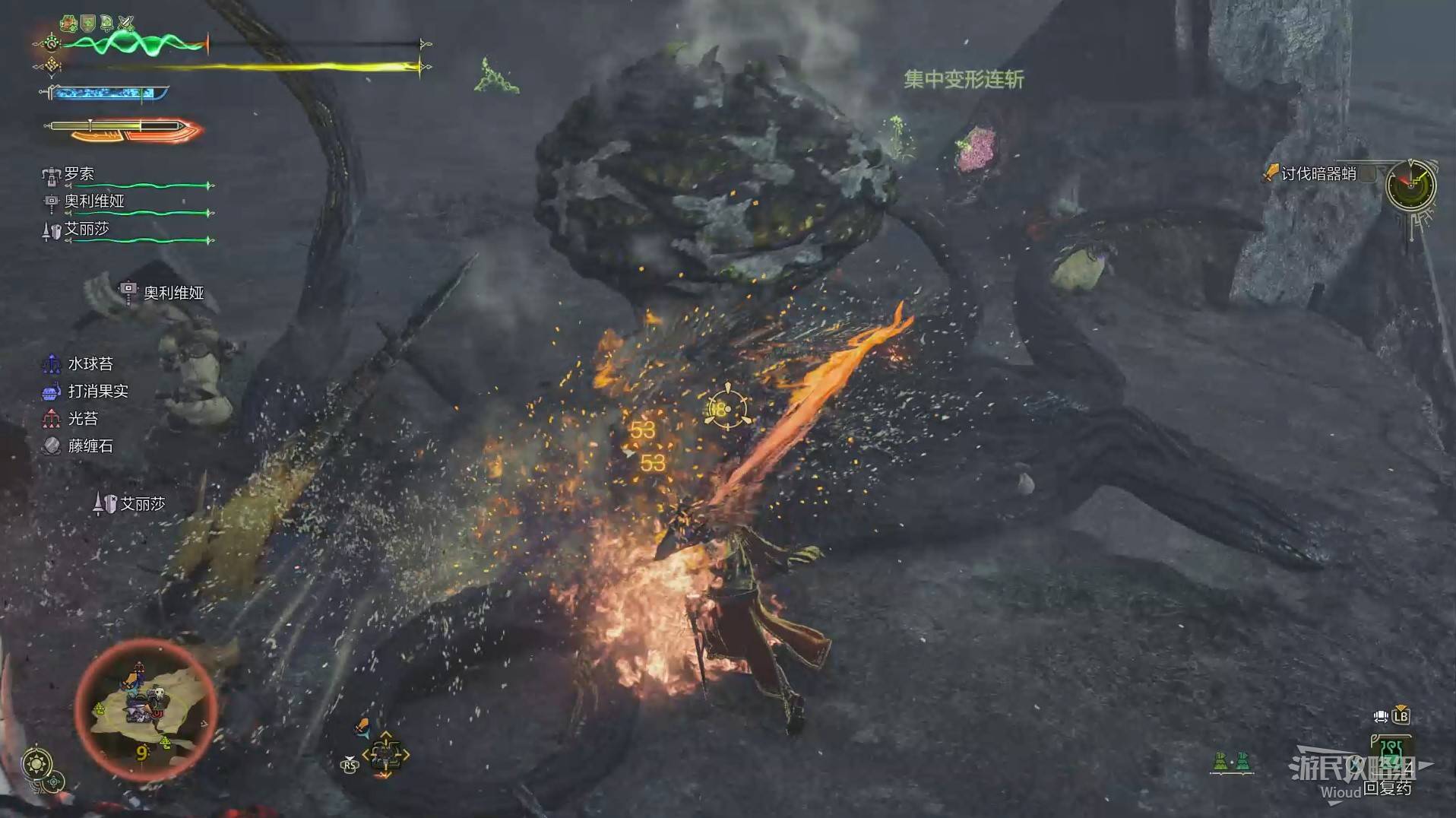Image resolution: width=1456 pixels, height=818 pixels.
Task: Click the gear icon beside the minimap
Action: [x=37, y=763]
